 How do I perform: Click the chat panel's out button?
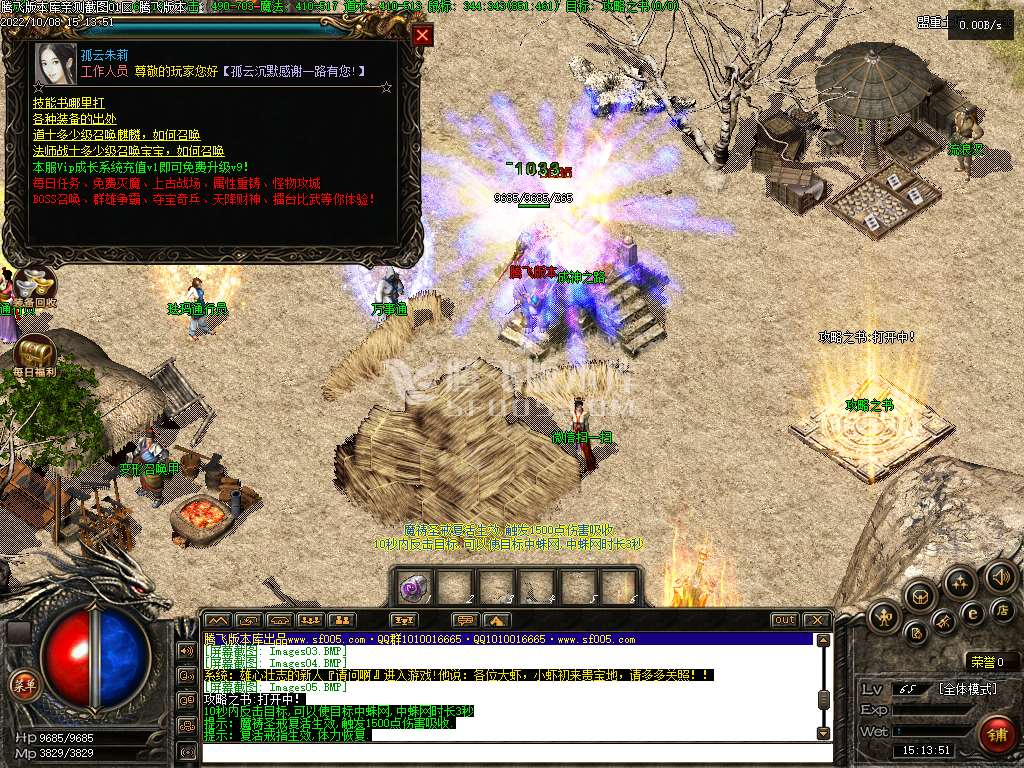tap(784, 620)
